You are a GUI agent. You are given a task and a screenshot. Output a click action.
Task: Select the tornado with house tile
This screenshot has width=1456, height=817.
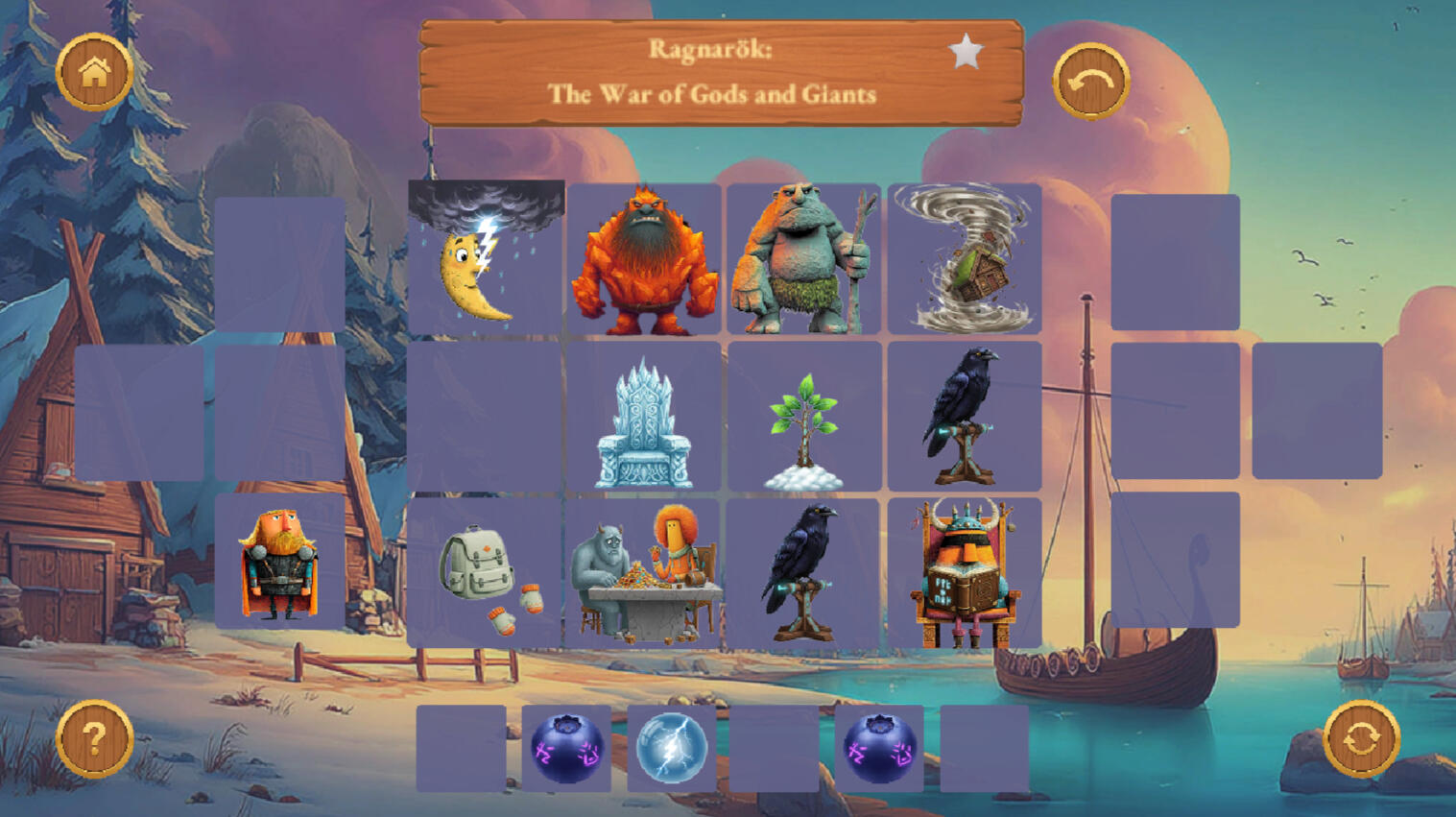964,260
